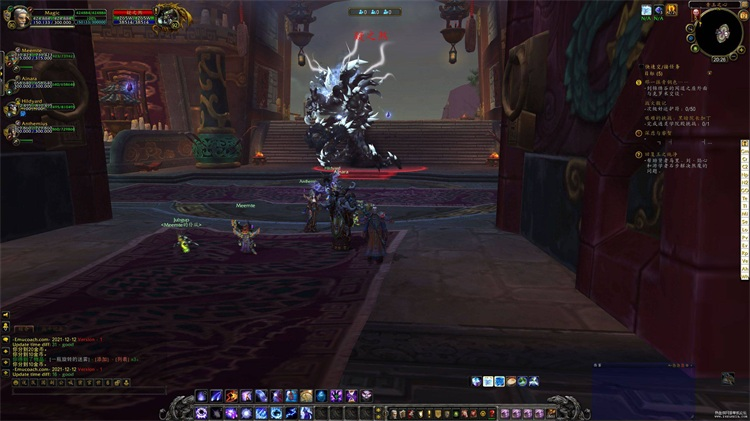The height and width of the screenshot is (421, 750).
Task: Target party member Ainara's portrait
Action: pyautogui.click(x=12, y=81)
